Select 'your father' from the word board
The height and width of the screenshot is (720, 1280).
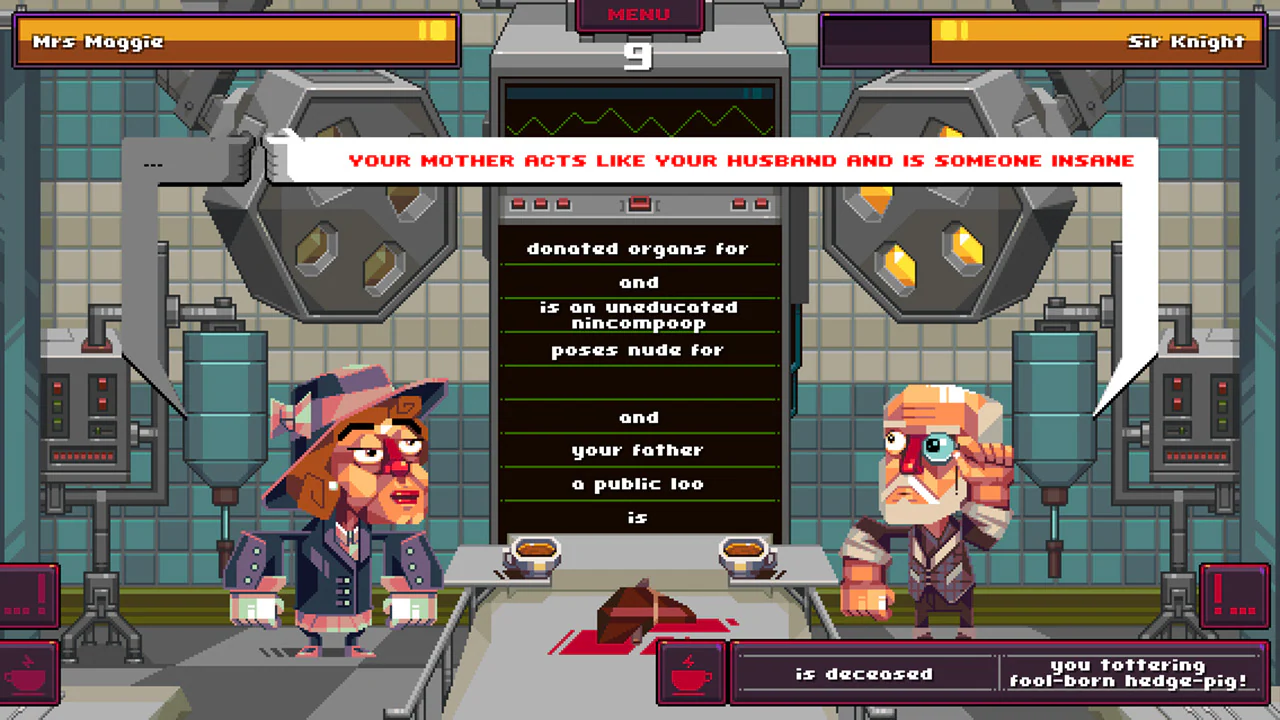[638, 450]
